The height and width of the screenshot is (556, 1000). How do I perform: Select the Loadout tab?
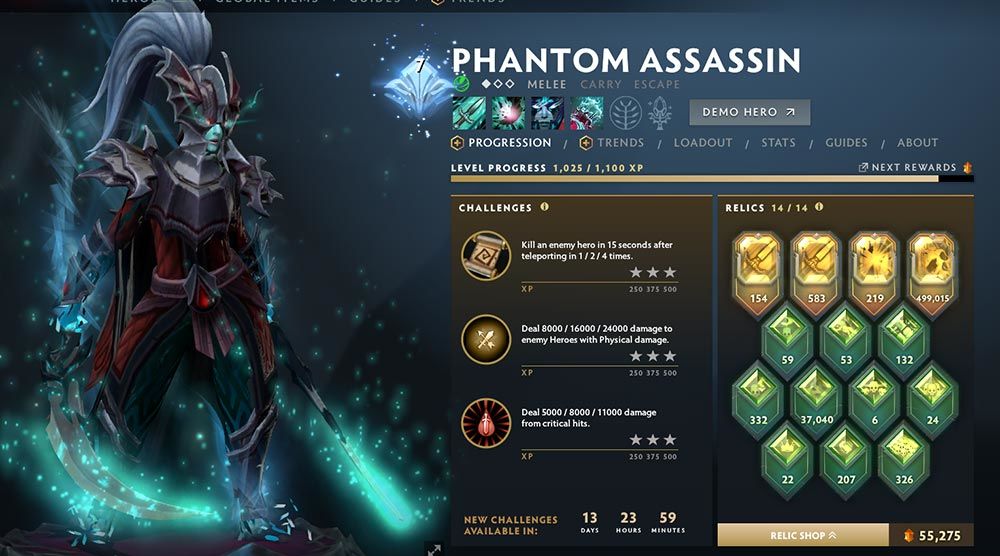[x=703, y=143]
